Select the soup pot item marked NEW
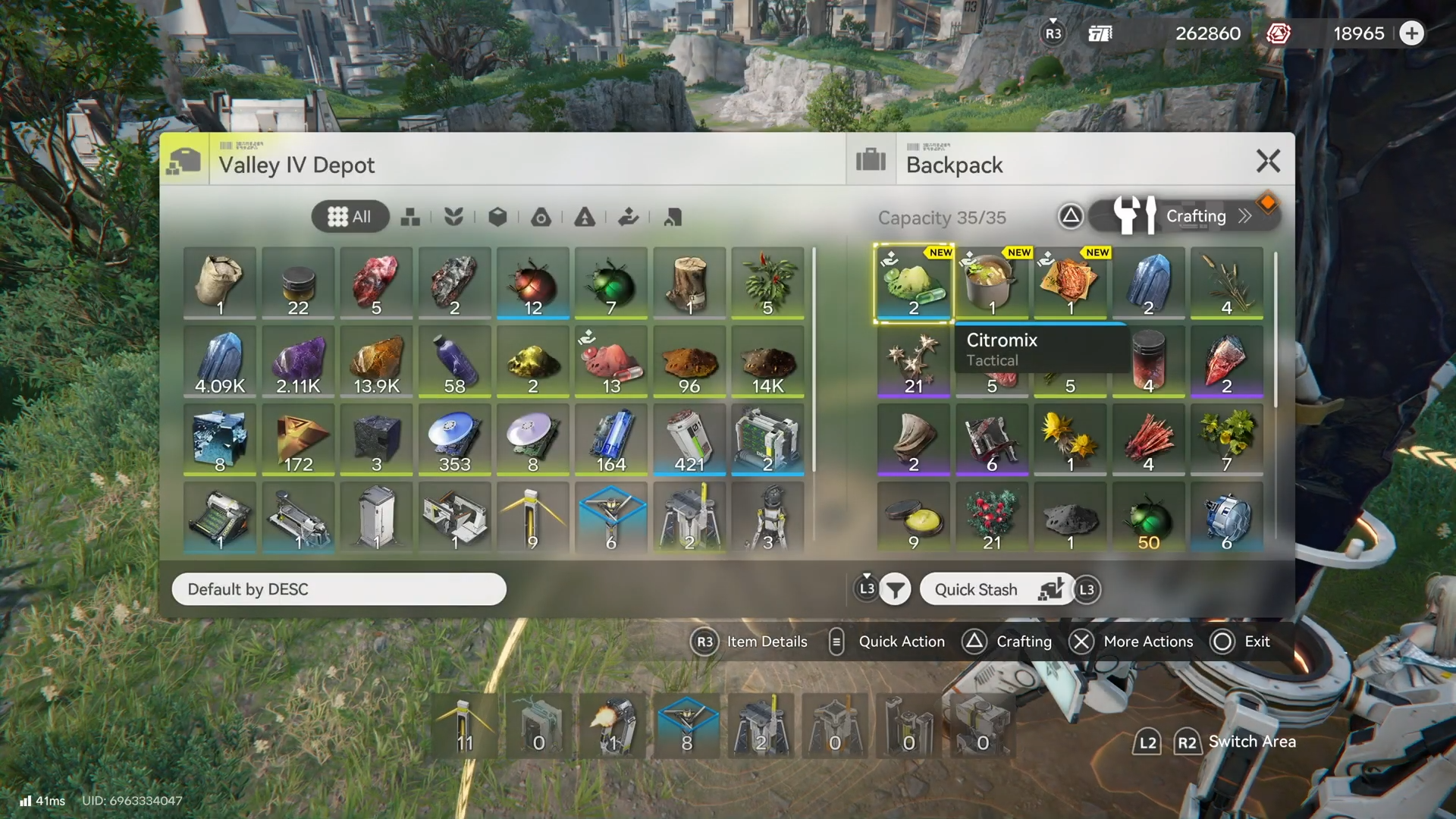The height and width of the screenshot is (819, 1456). coord(991,284)
